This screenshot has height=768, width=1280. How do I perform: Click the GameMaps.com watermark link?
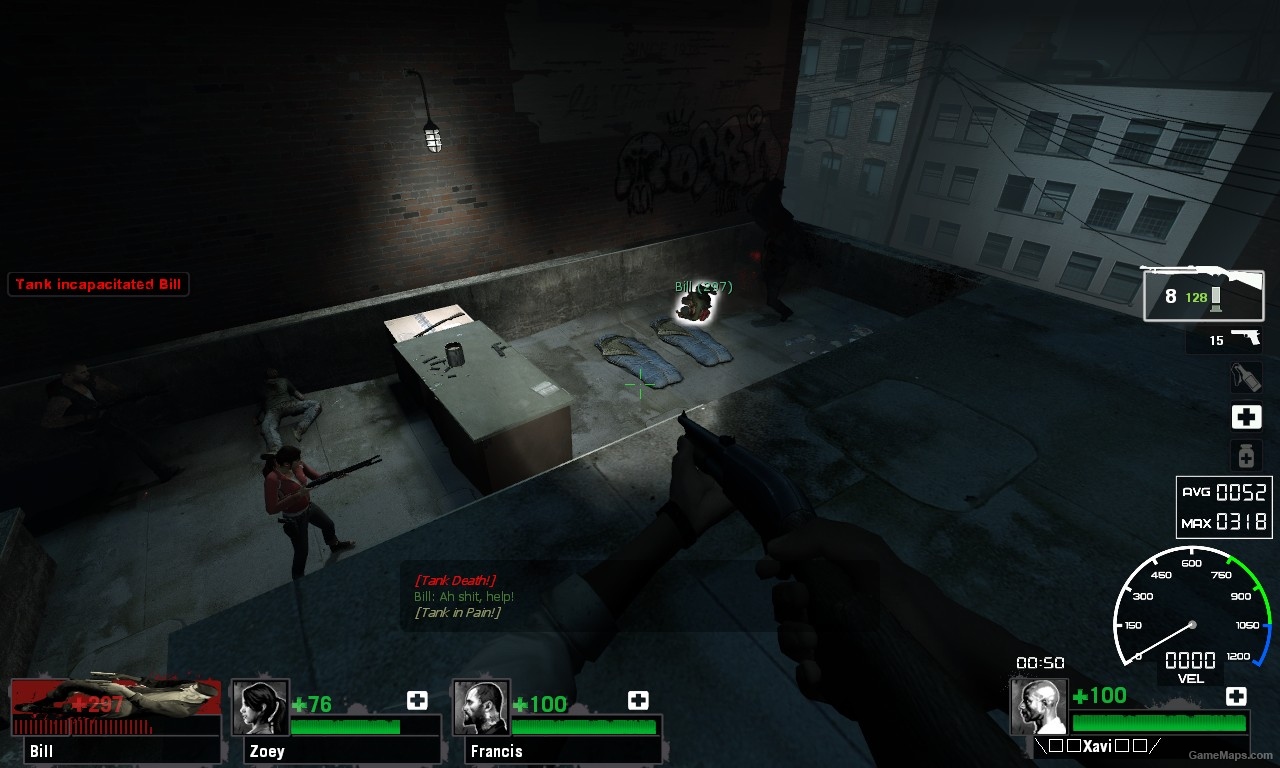tap(1232, 756)
